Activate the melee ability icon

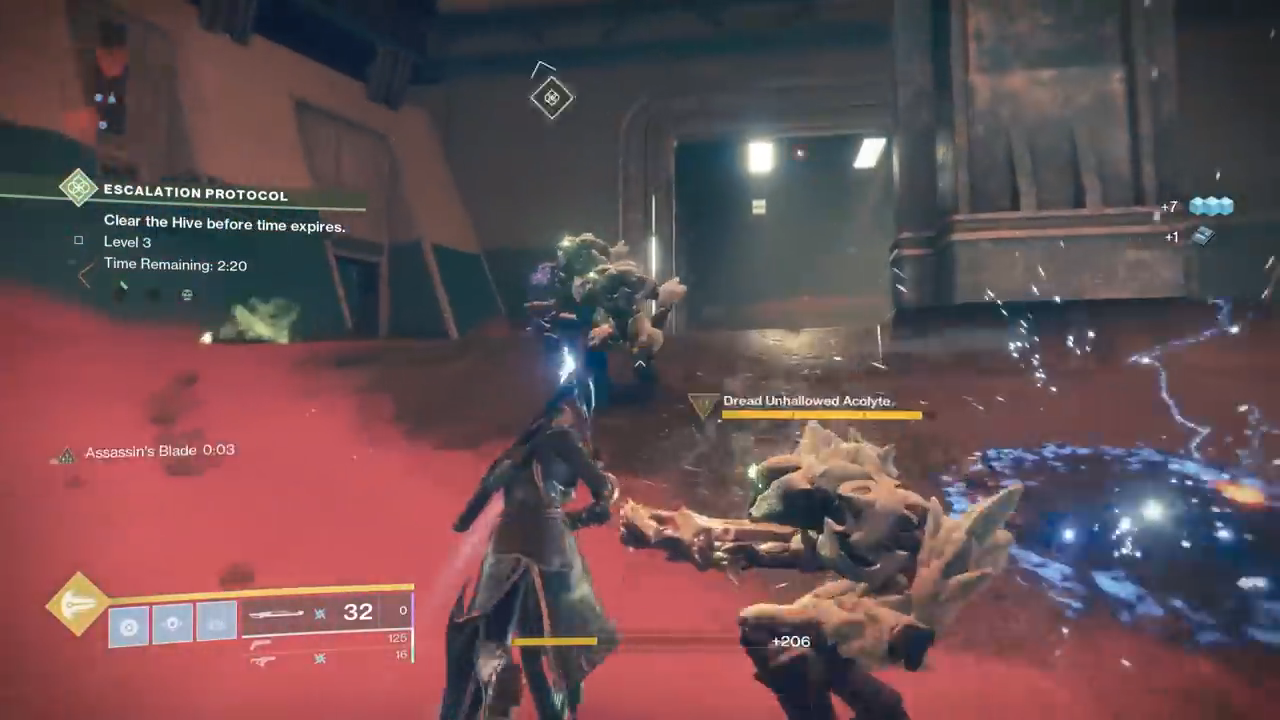173,624
